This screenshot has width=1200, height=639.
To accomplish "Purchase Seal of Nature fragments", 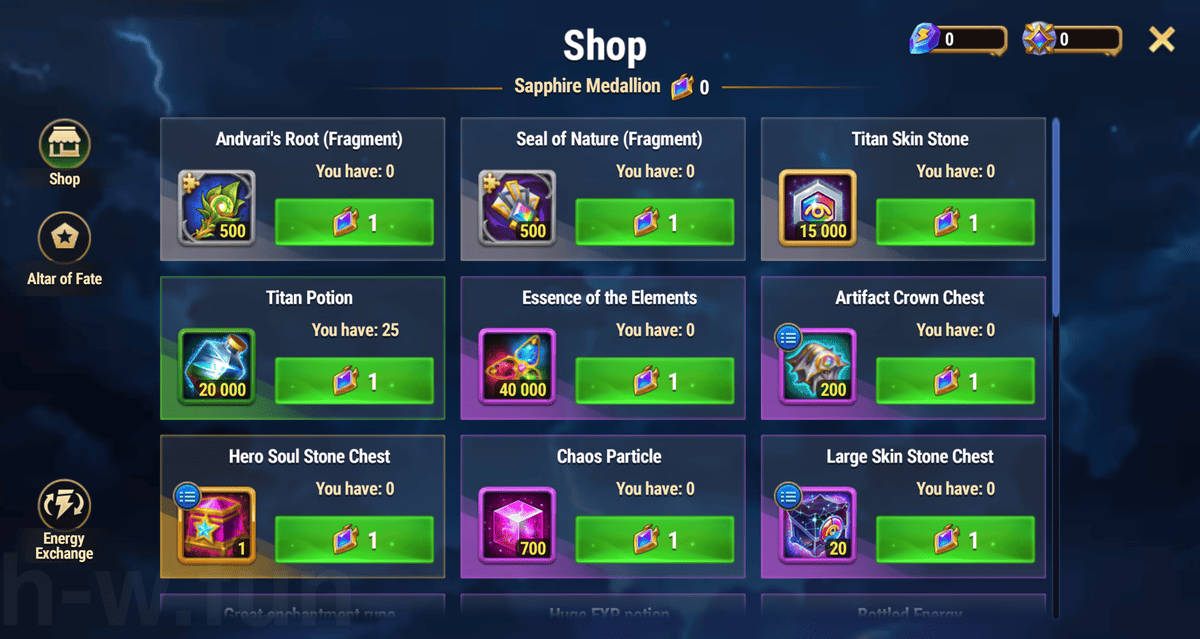I will coord(654,222).
